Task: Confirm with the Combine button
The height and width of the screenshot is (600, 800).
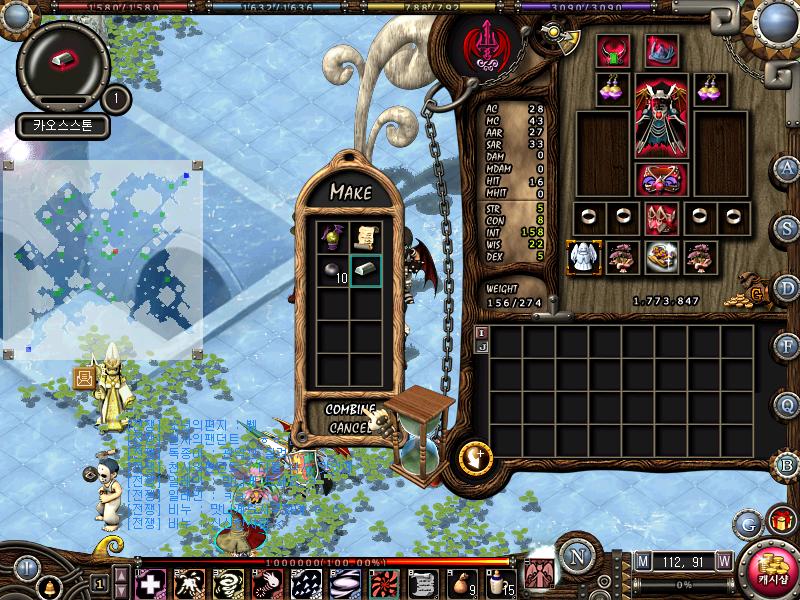Action: tap(348, 410)
